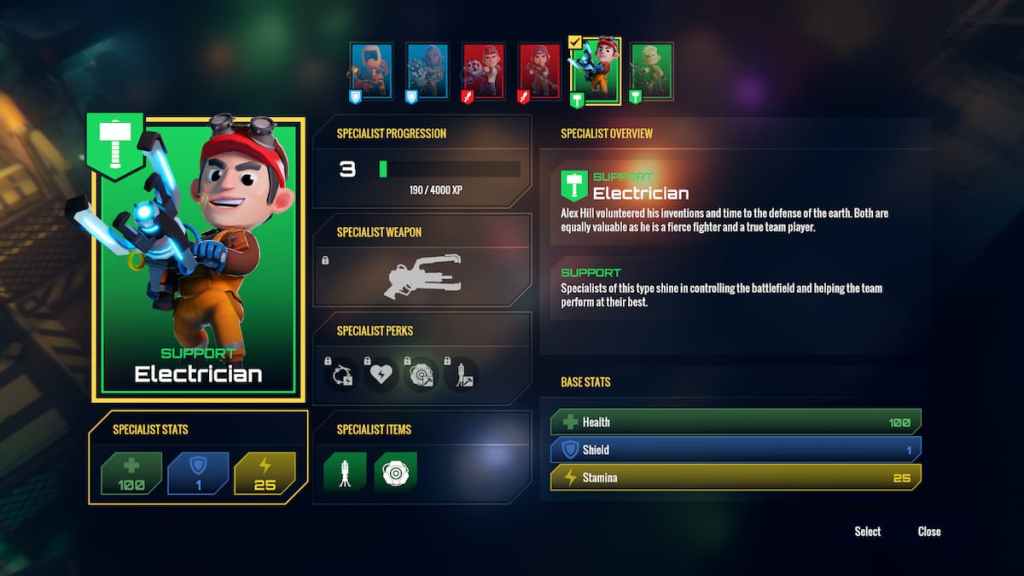
Task: Choose the round disc specialist item
Action: click(395, 470)
